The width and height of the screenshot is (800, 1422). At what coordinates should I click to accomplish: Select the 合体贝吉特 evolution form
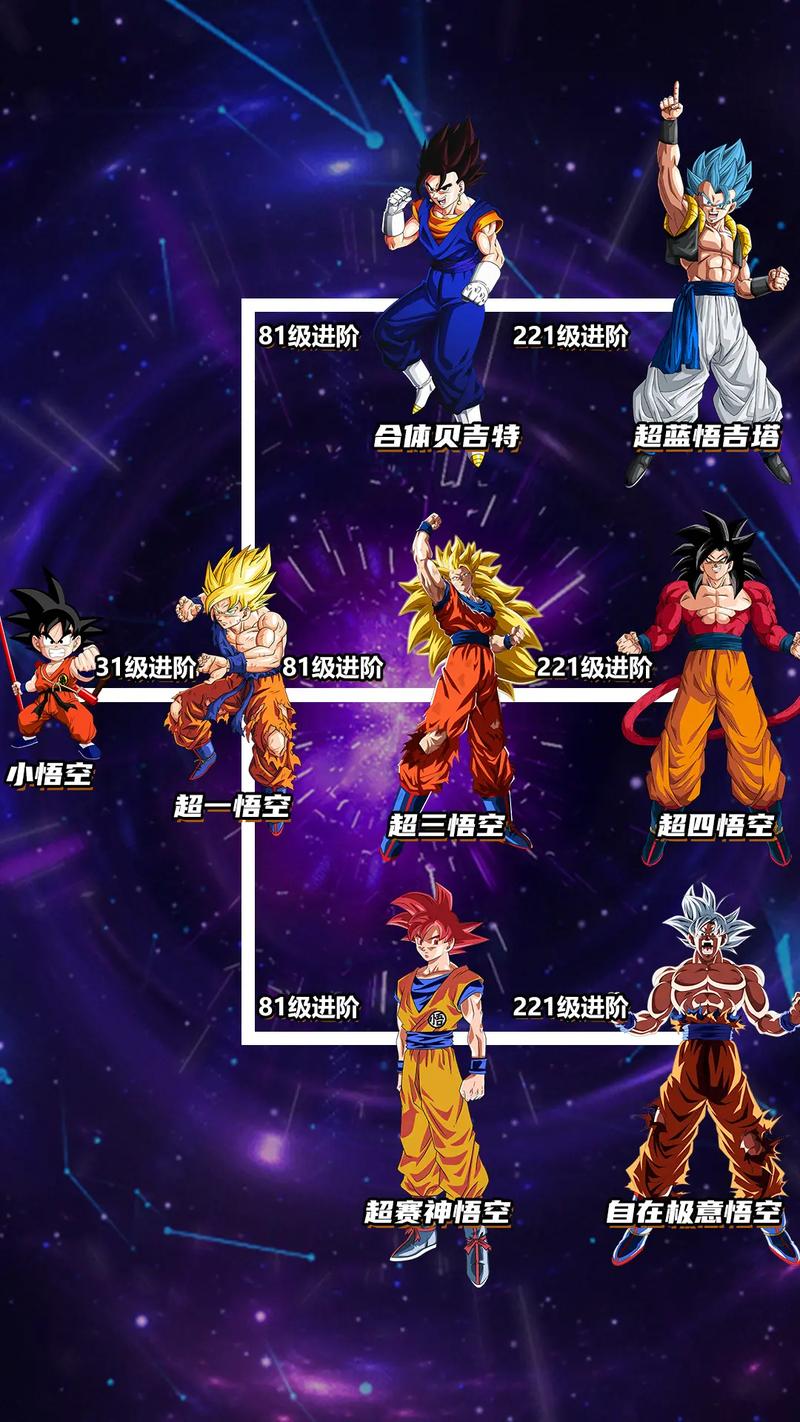click(442, 290)
